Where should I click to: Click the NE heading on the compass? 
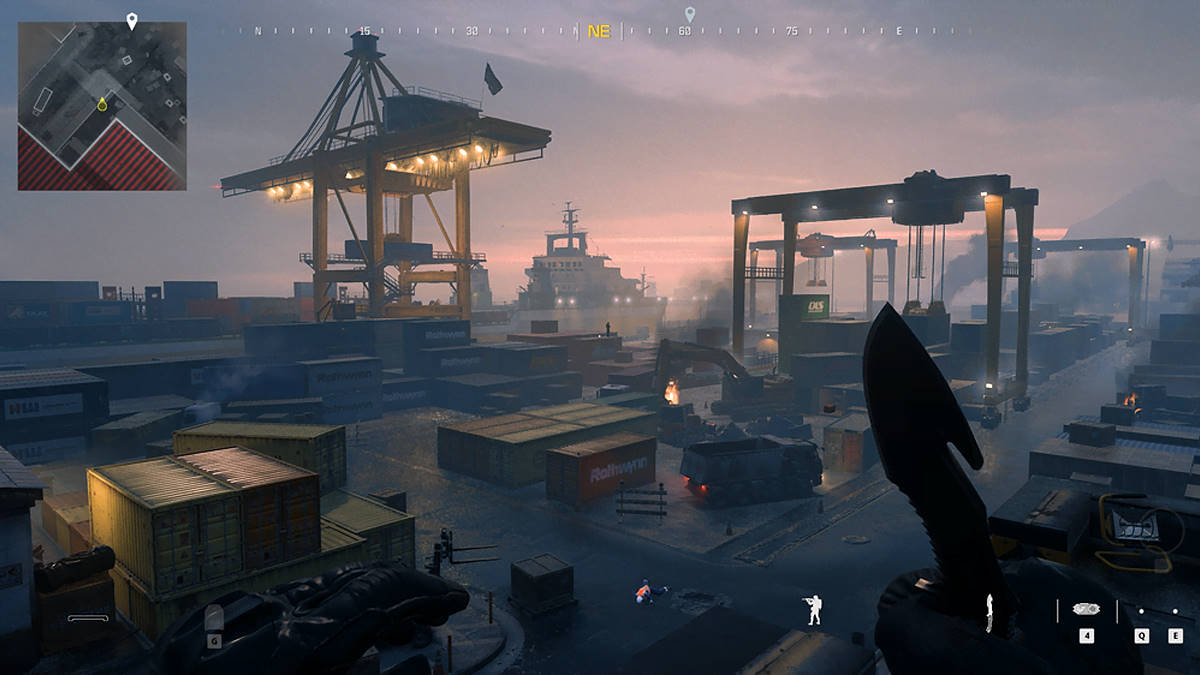tap(599, 31)
